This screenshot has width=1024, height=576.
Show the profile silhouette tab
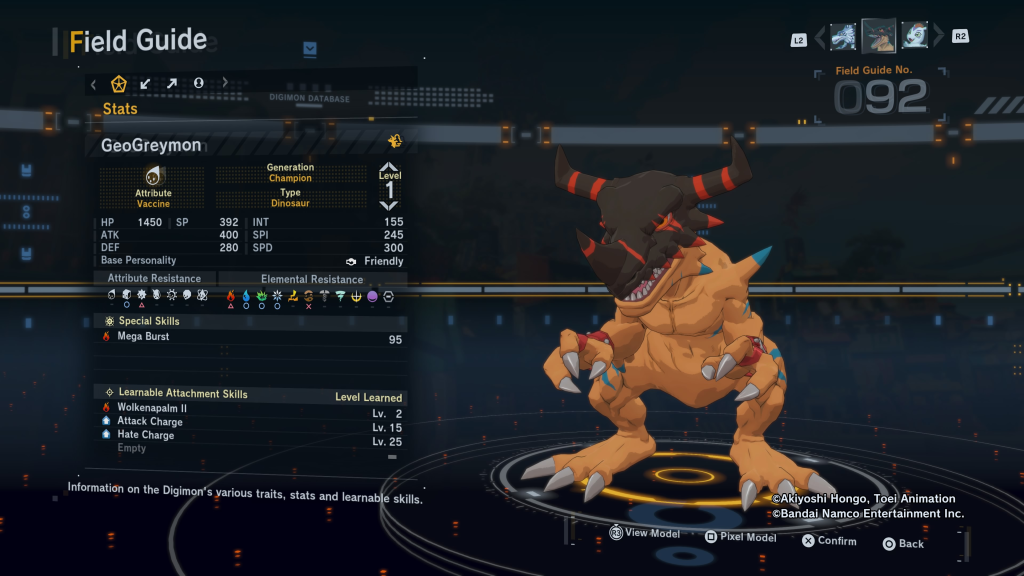(x=198, y=83)
